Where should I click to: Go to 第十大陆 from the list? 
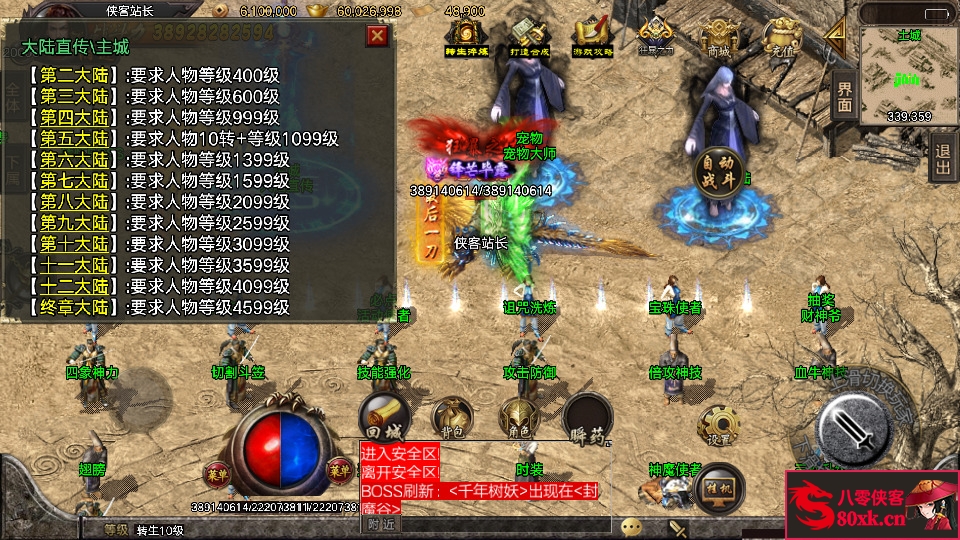click(74, 244)
